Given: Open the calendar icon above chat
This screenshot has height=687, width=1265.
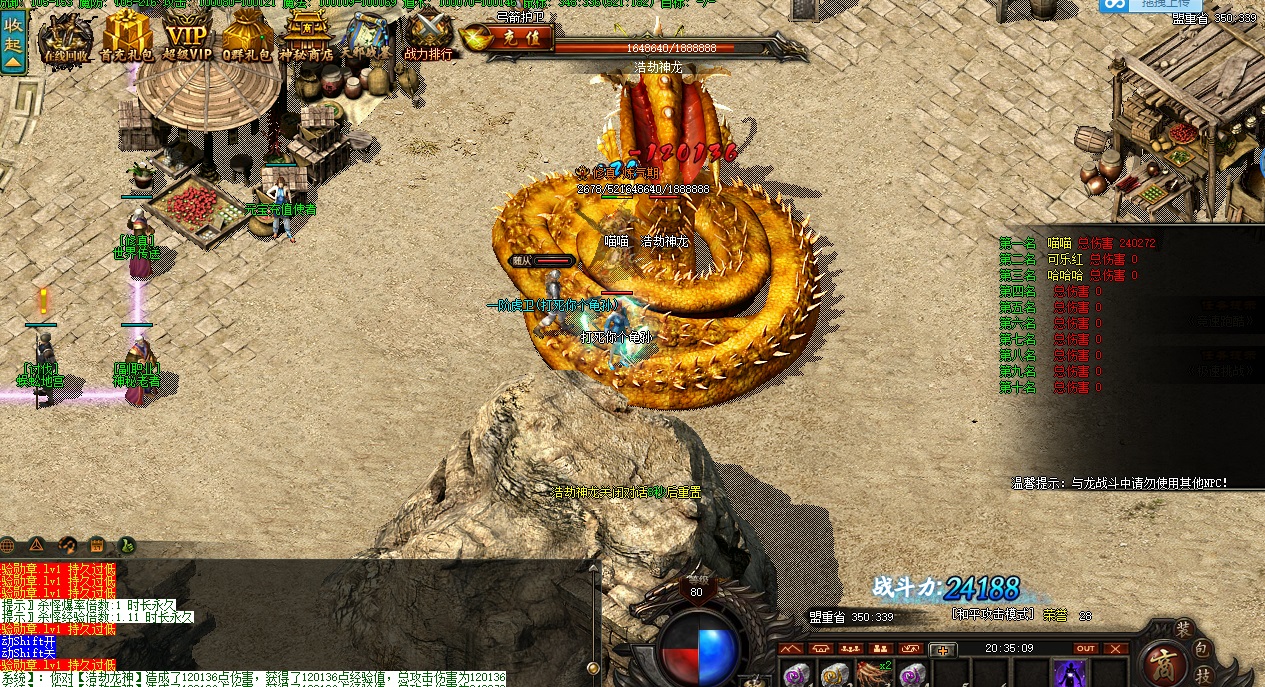Looking at the screenshot, I should click(x=97, y=545).
